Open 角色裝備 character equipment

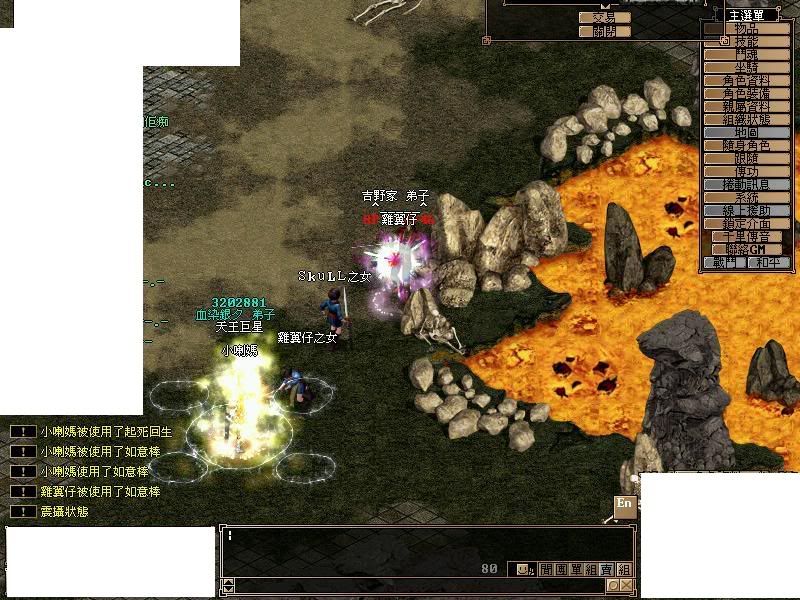(746, 93)
